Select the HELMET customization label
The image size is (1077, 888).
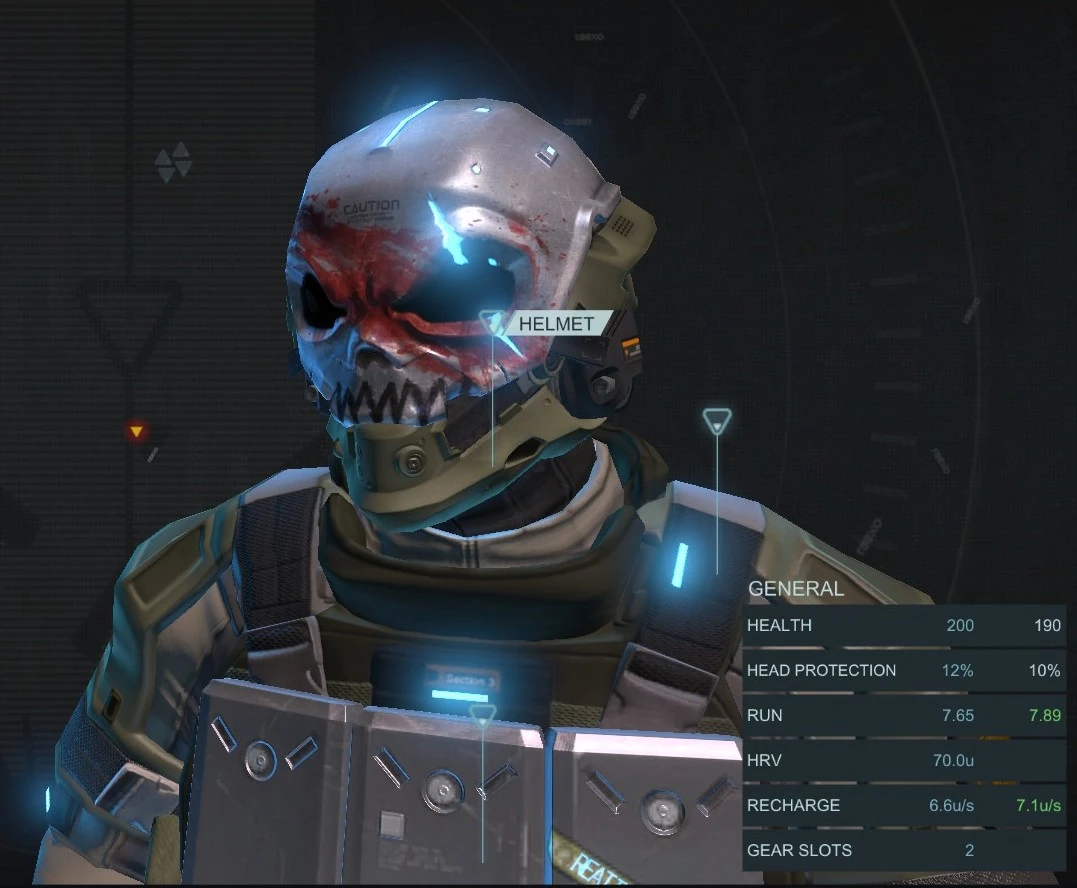coord(556,324)
